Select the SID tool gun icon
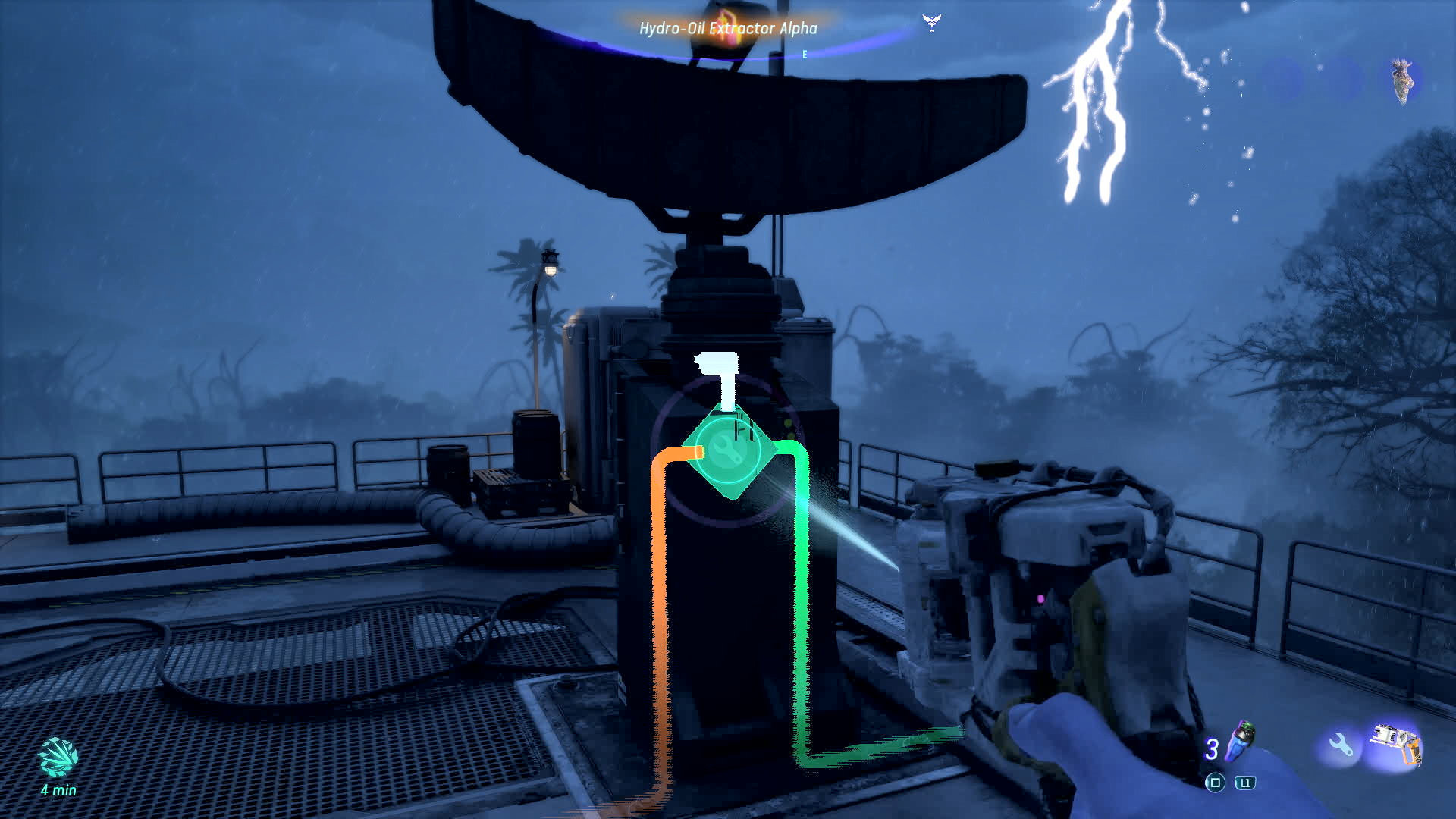 1397,743
